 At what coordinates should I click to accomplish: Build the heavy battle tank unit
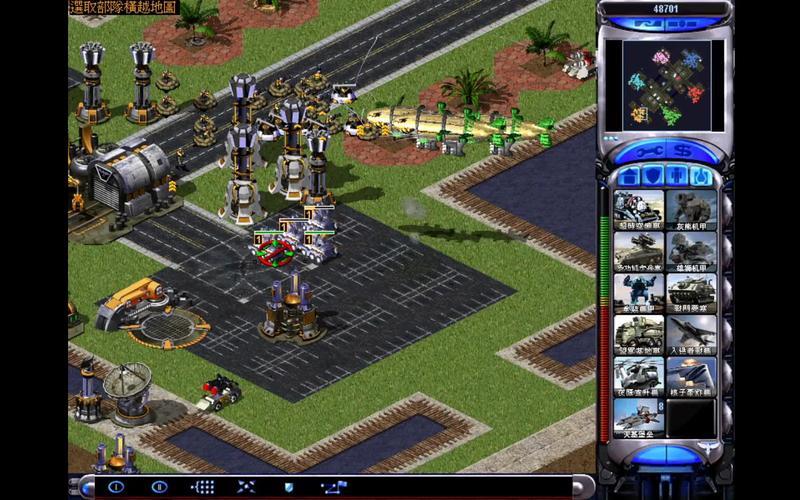click(692, 292)
